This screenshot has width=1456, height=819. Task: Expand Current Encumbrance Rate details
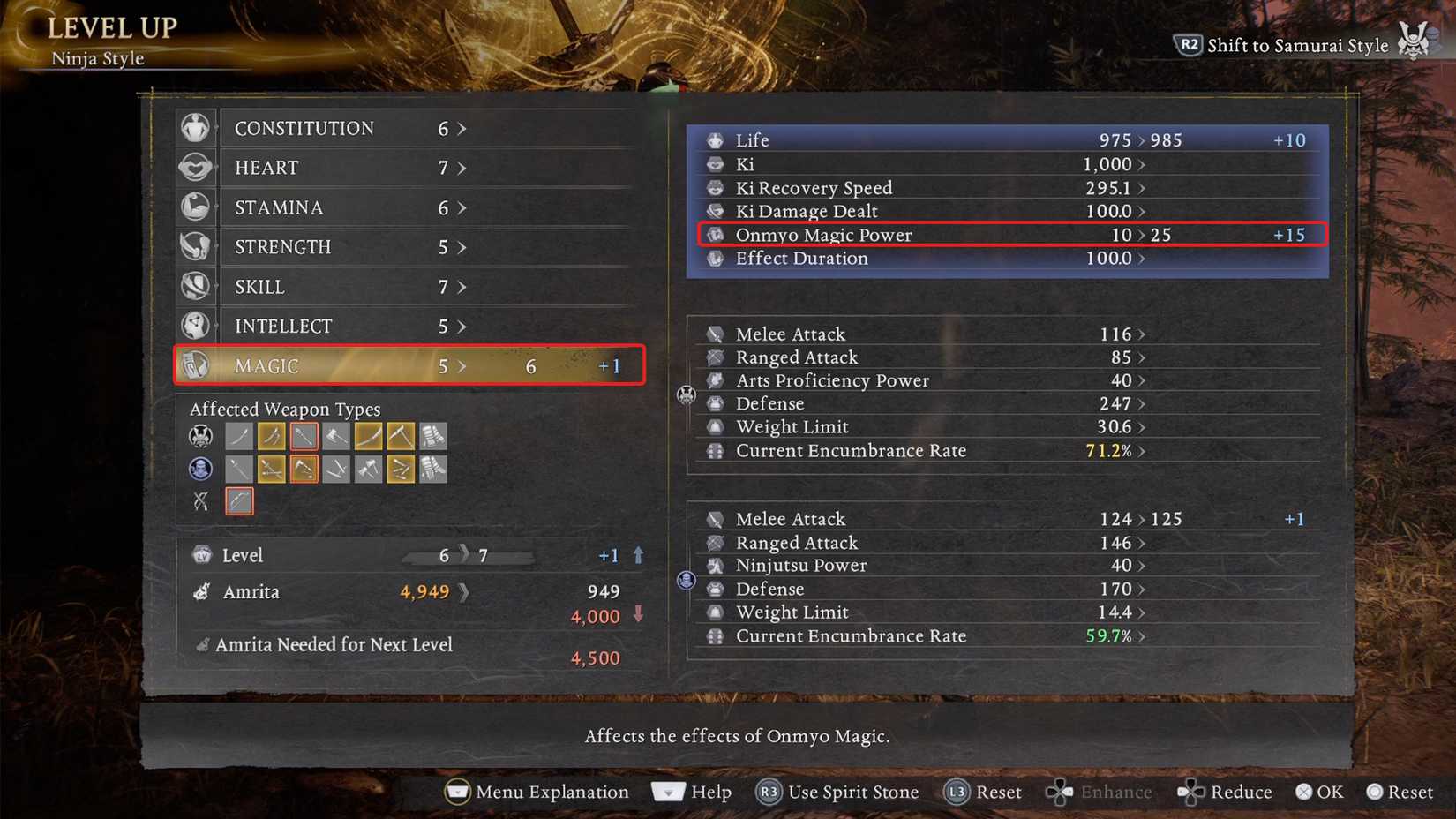point(1144,450)
